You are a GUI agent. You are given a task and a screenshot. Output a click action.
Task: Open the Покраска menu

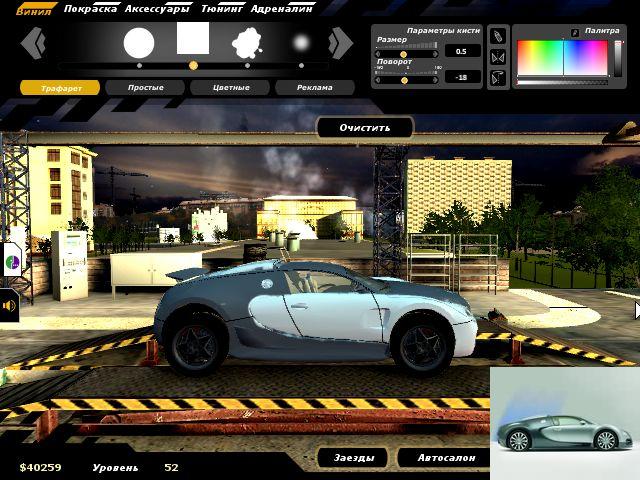(x=89, y=8)
